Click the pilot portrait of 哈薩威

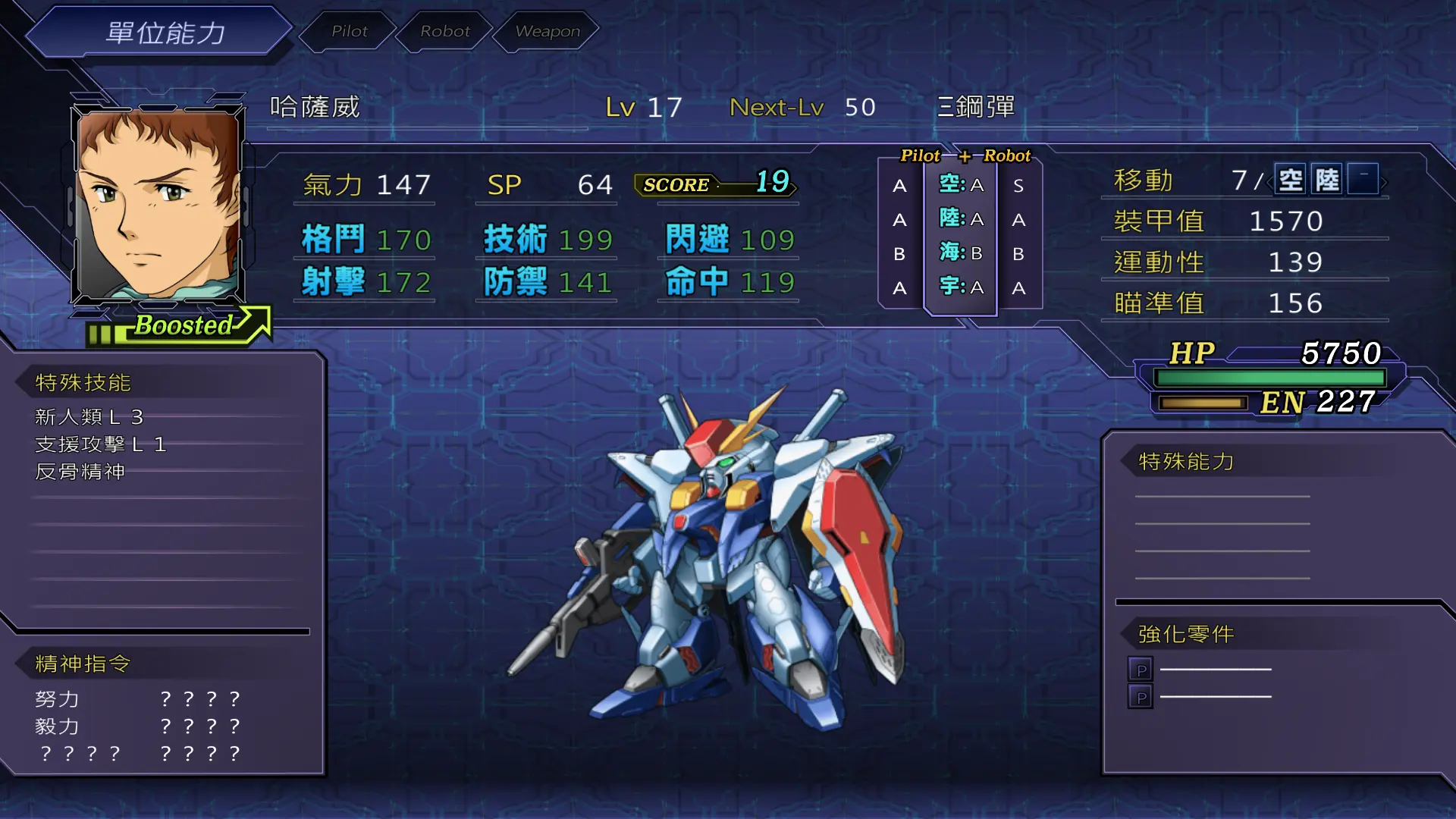coord(158,205)
